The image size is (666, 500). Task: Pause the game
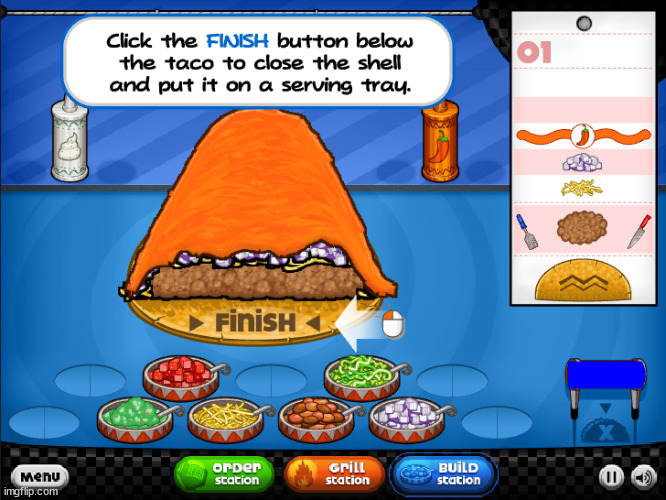coord(612,476)
